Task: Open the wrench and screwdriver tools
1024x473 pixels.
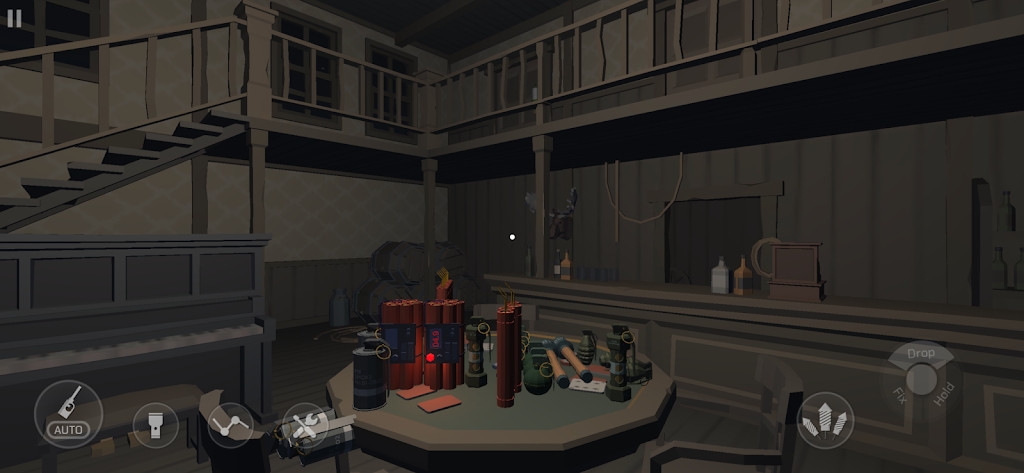Action: [305, 425]
